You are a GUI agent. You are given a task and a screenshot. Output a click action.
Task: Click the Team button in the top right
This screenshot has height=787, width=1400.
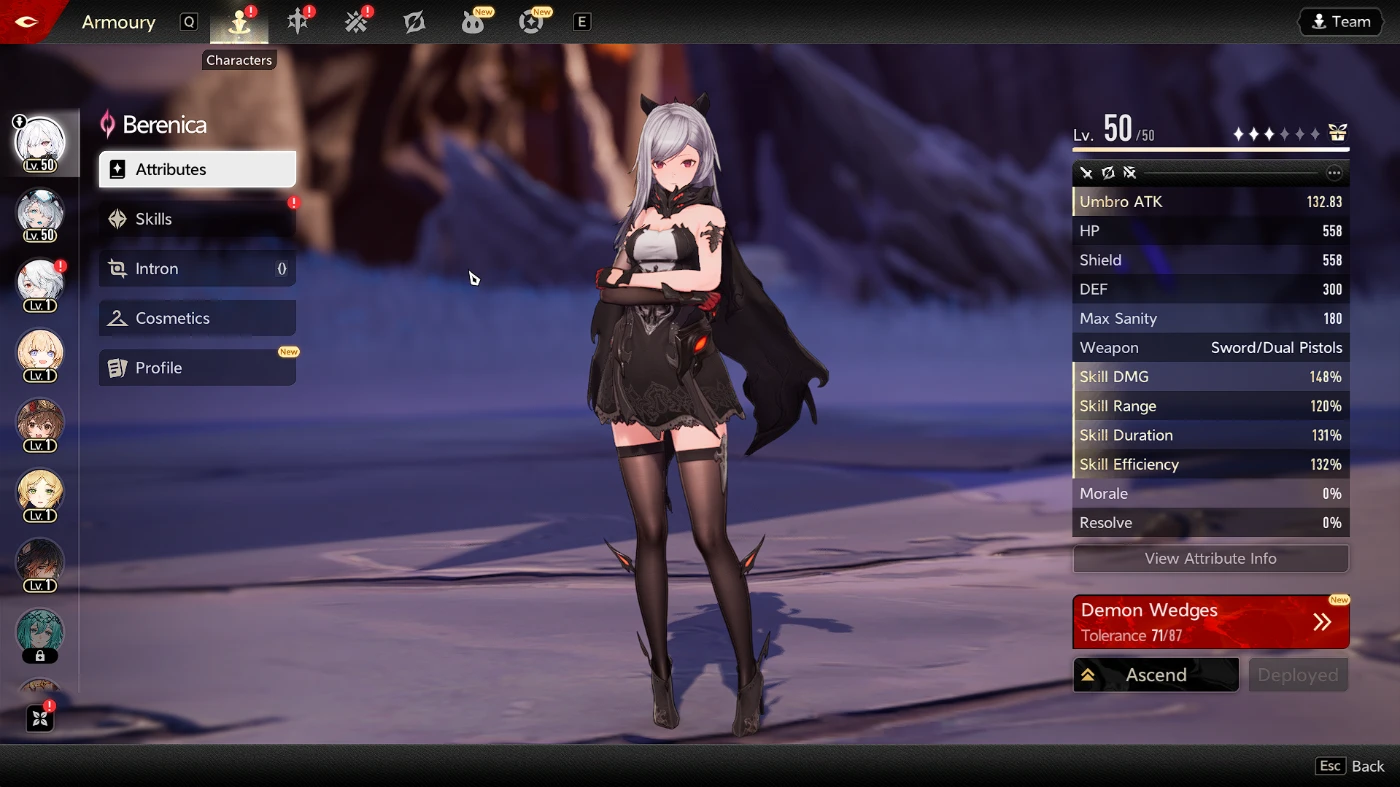pyautogui.click(x=1340, y=21)
